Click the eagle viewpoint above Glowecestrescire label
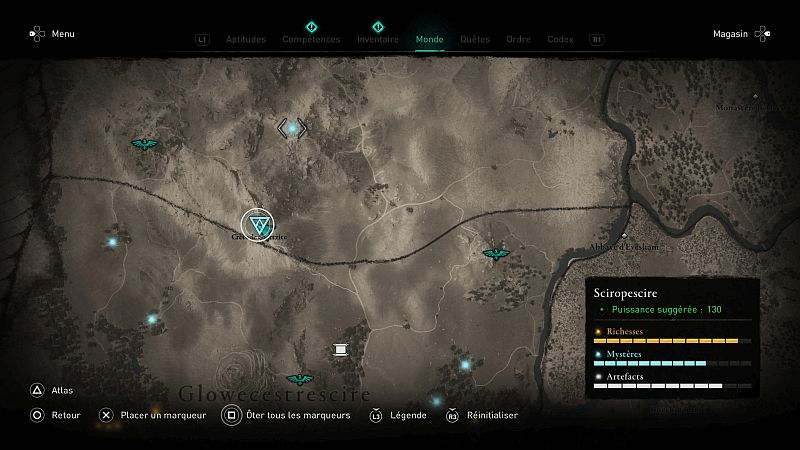This screenshot has height=450, width=800. (x=298, y=379)
